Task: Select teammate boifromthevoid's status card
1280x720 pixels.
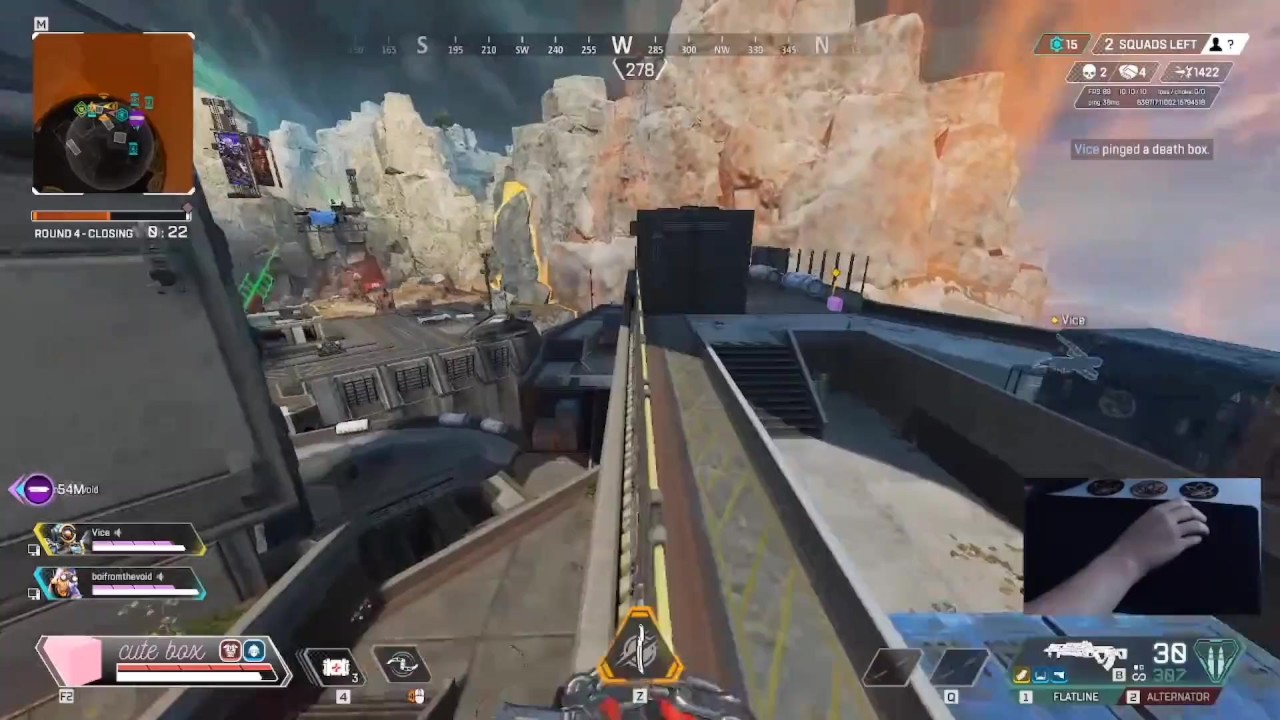Action: 120,584
